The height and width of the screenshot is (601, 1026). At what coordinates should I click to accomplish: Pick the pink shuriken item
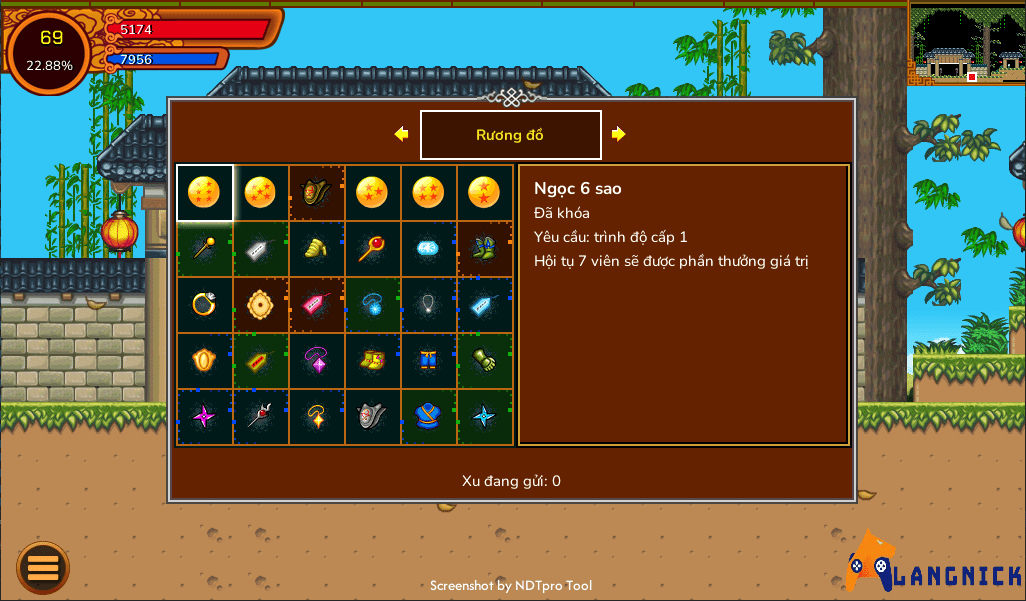pyautogui.click(x=204, y=416)
